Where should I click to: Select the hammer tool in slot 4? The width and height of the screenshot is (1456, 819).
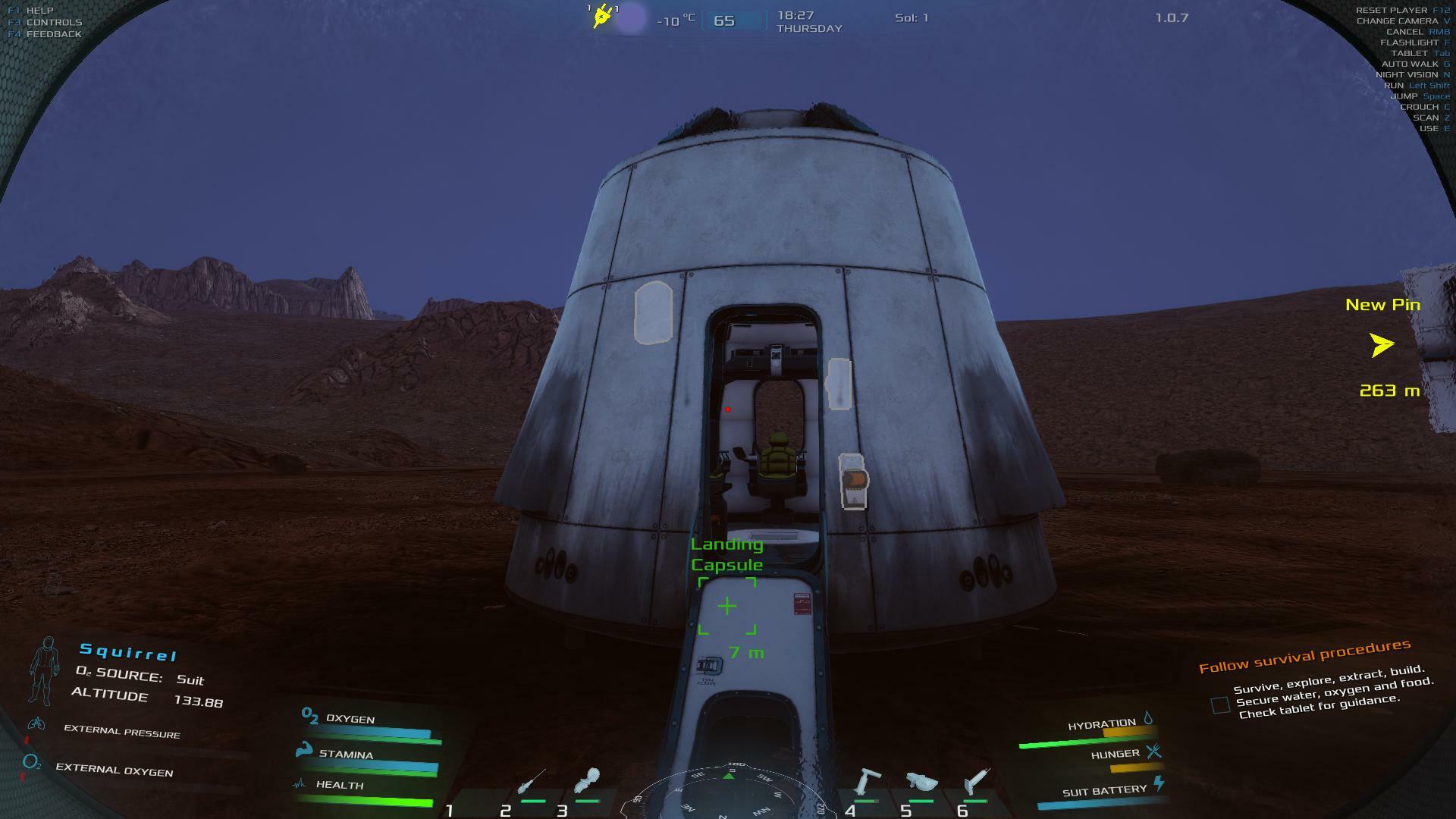coord(866,782)
